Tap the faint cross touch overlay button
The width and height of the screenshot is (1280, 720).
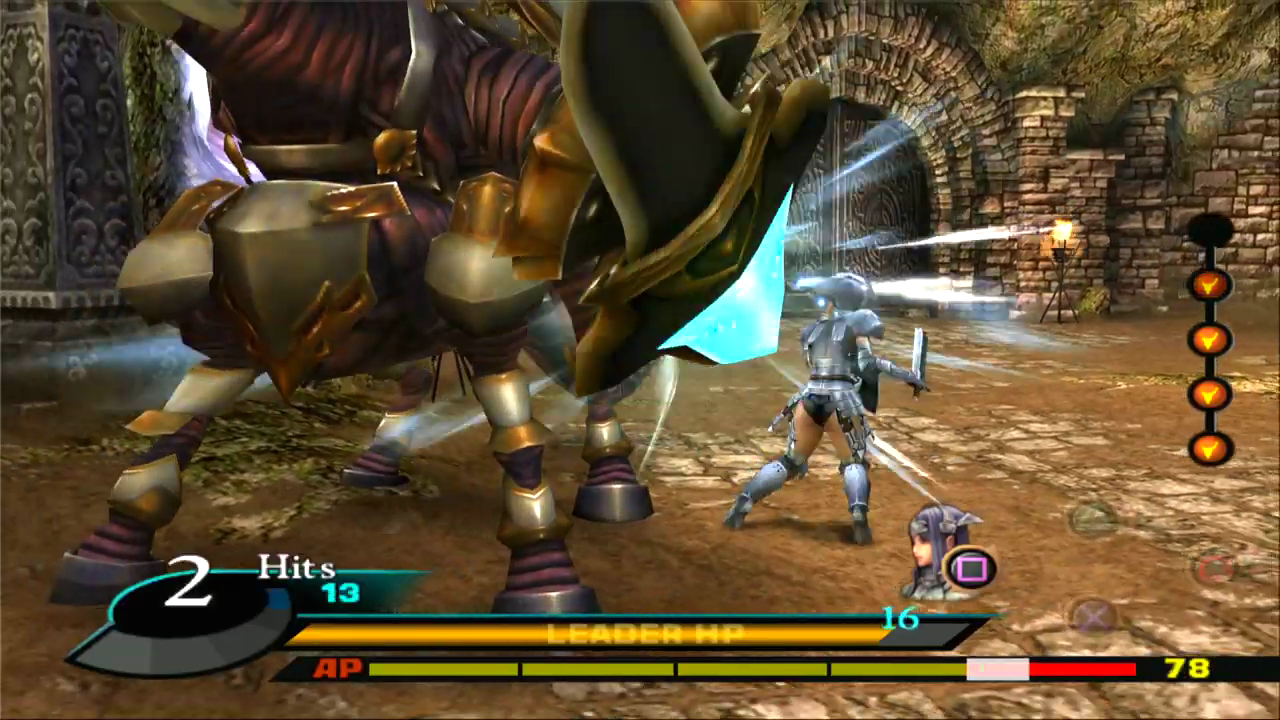click(x=1094, y=615)
